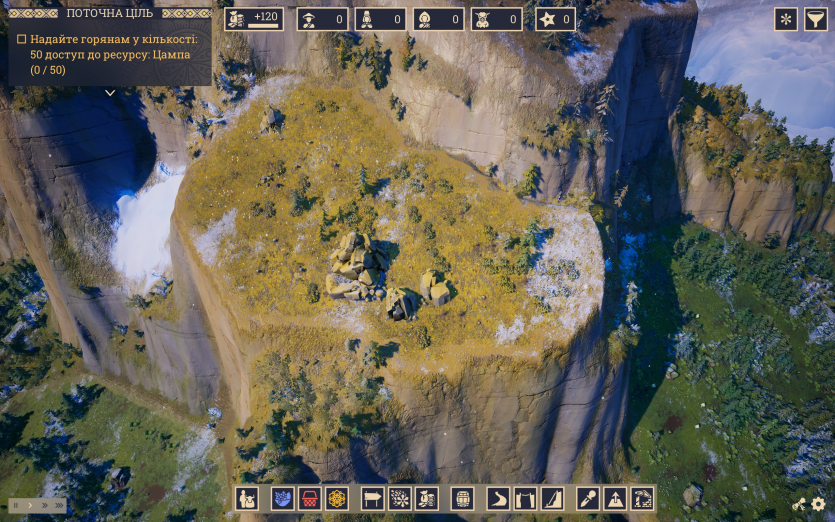Choose the winding path tool

pyautogui.click(x=498, y=498)
